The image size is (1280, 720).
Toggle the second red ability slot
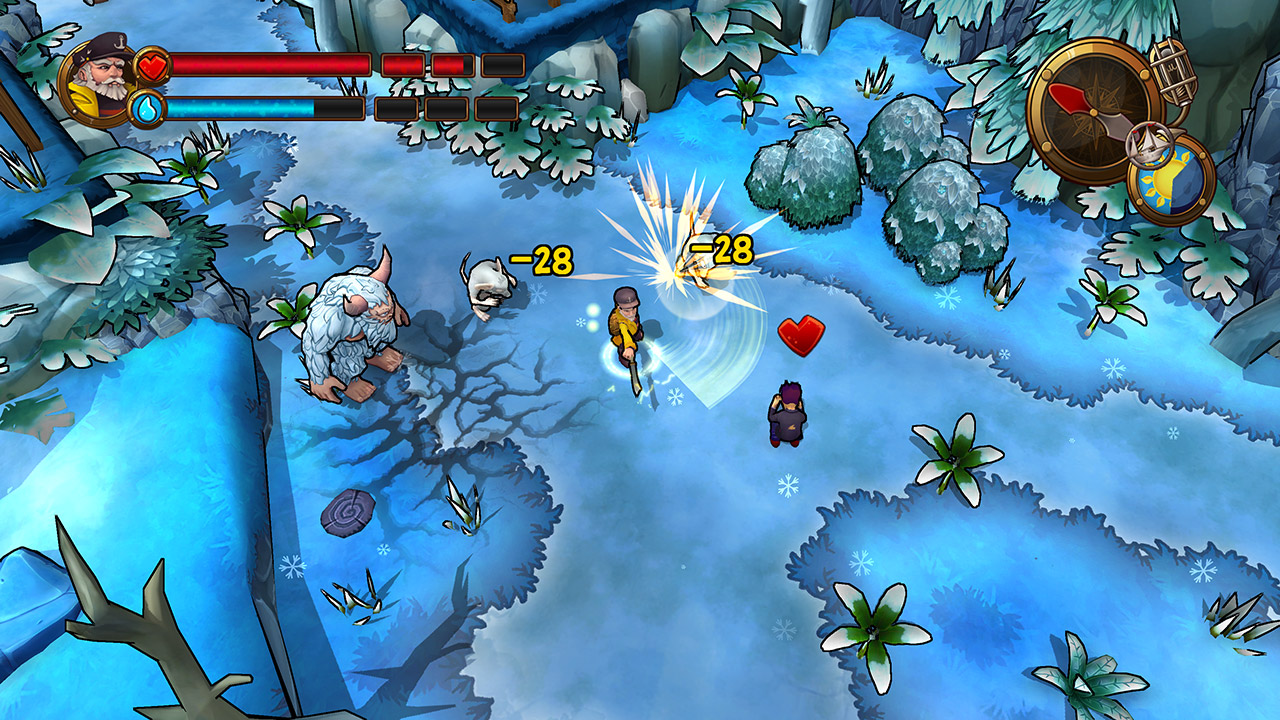[x=452, y=64]
